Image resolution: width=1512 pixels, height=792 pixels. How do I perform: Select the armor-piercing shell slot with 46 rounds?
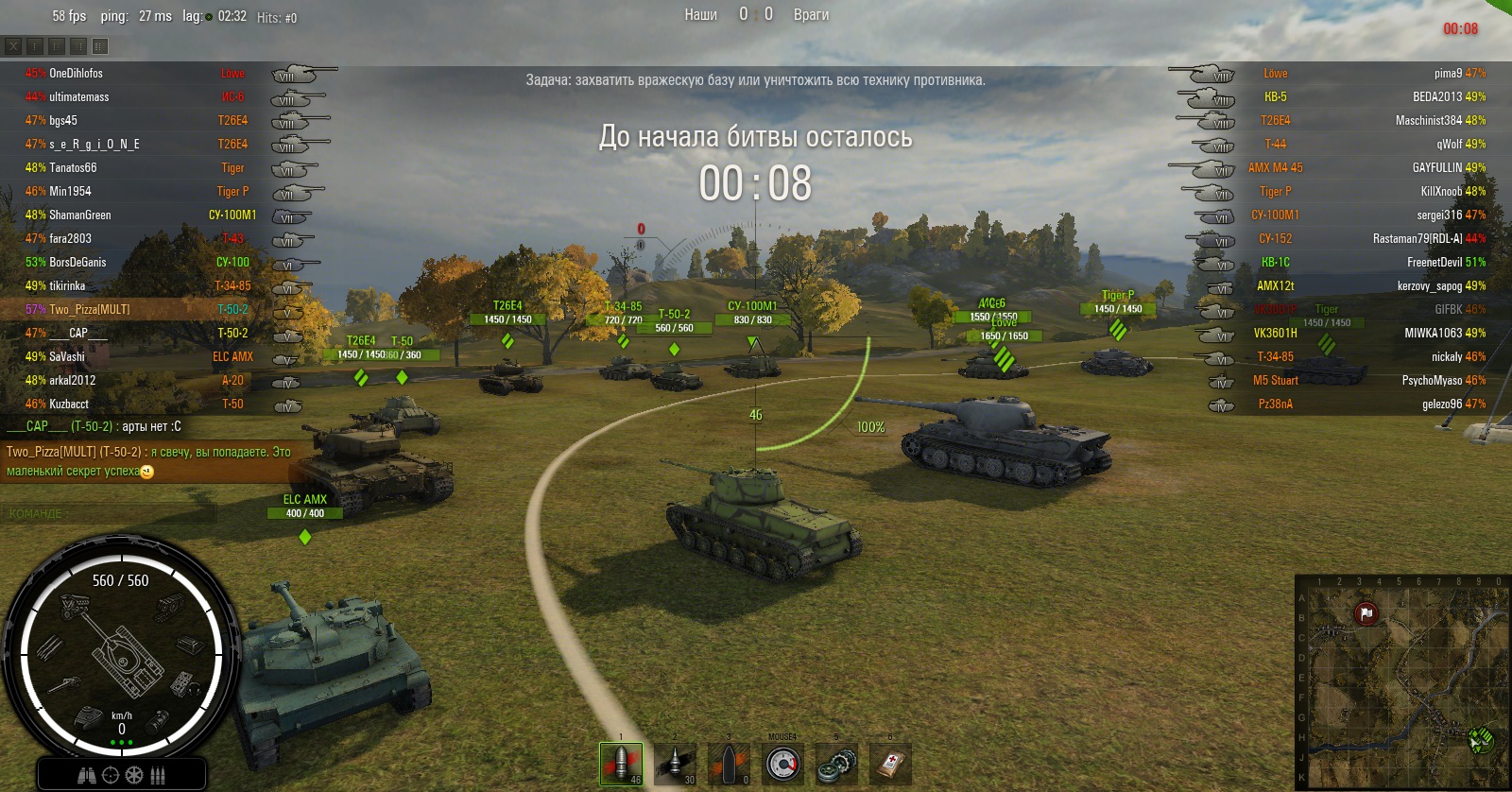click(x=621, y=764)
